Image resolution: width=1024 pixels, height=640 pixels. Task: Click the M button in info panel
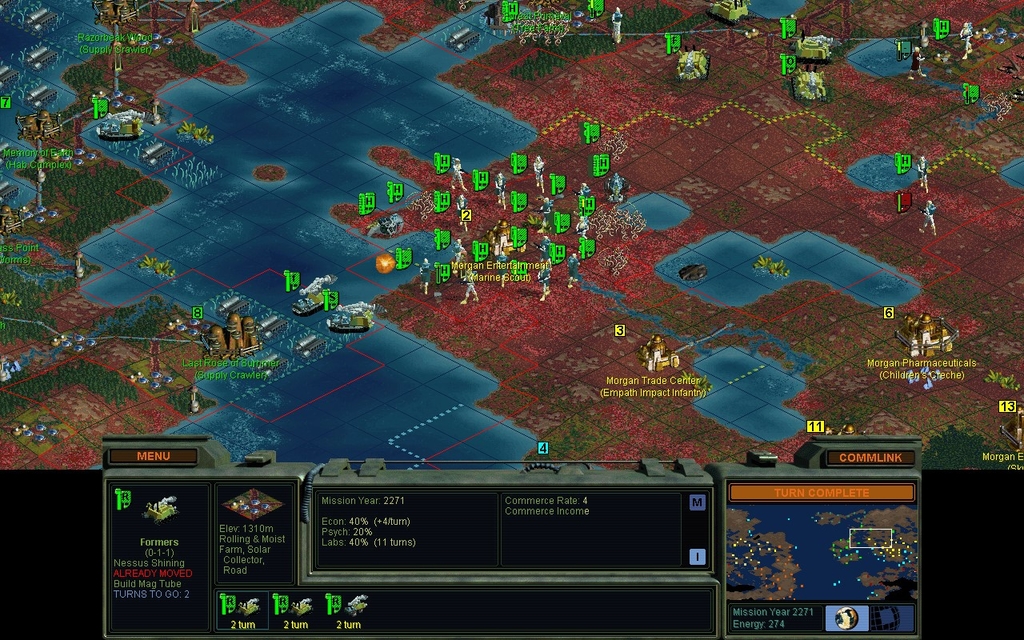pyautogui.click(x=697, y=503)
